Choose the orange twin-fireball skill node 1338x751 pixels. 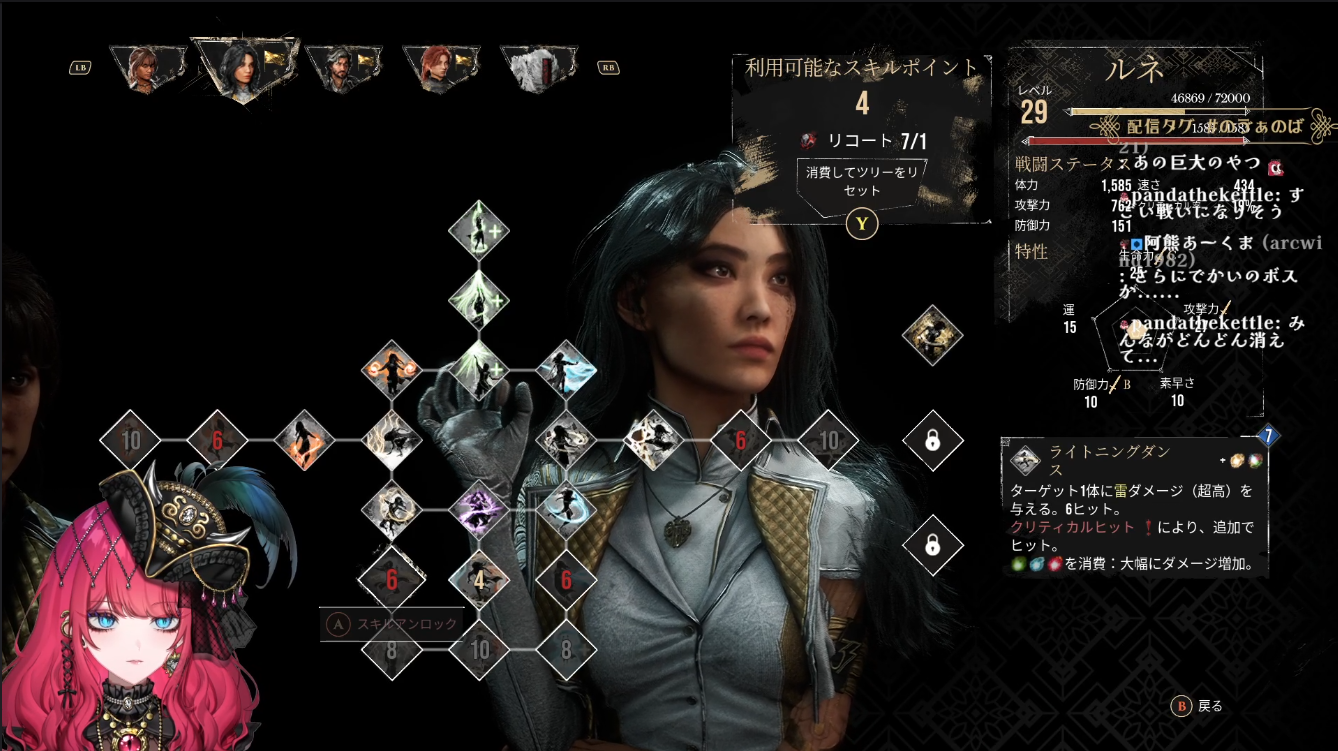(x=391, y=369)
